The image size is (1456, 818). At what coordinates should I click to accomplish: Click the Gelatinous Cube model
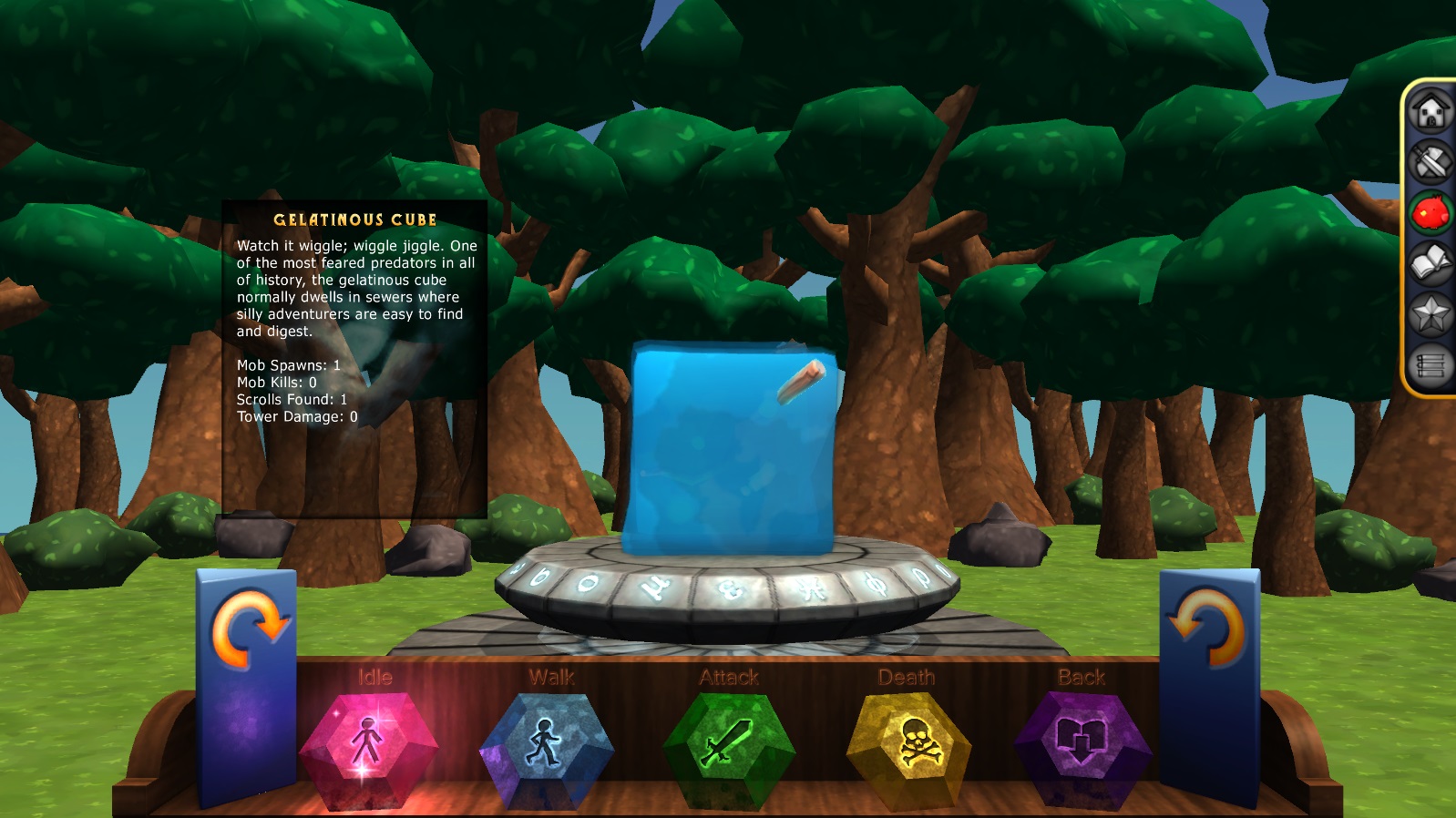tap(729, 446)
